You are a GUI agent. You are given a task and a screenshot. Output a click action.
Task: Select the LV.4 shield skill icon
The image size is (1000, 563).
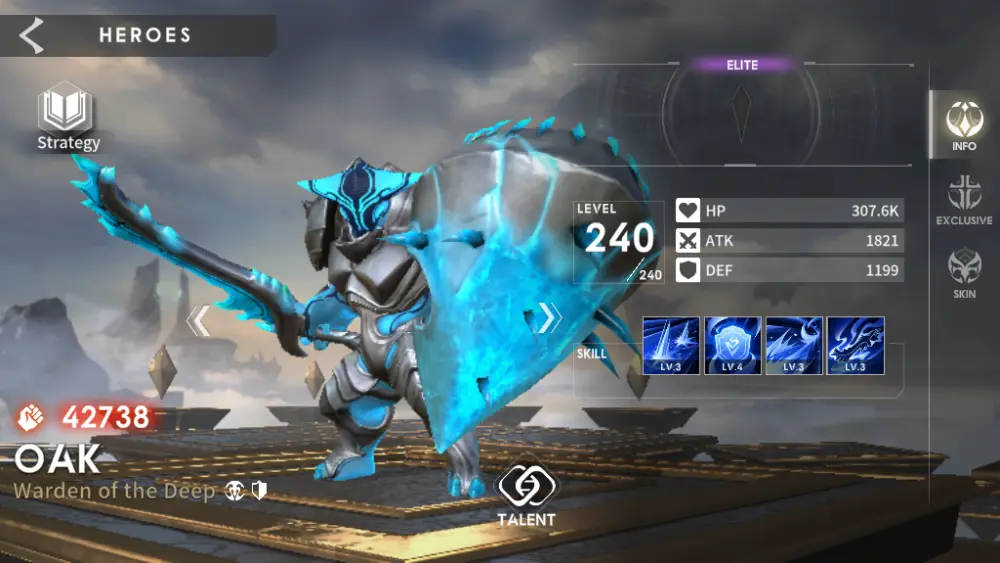pyautogui.click(x=733, y=346)
